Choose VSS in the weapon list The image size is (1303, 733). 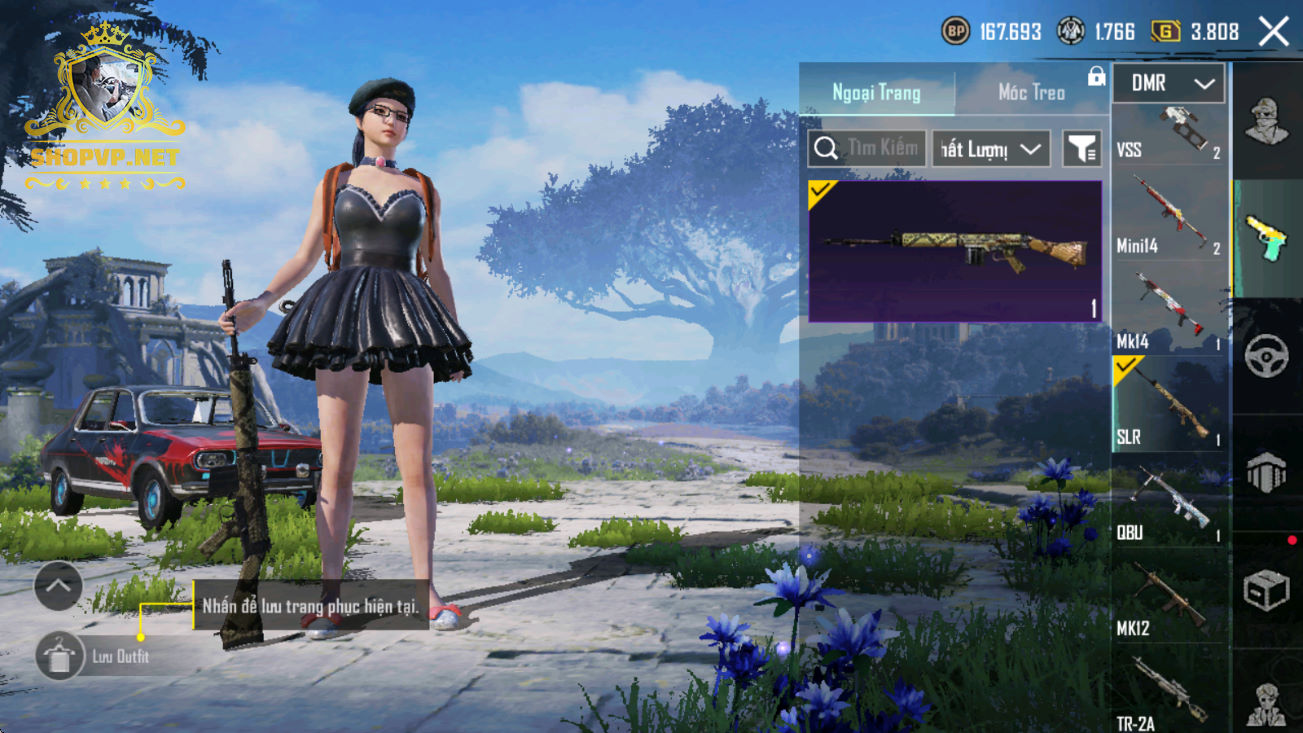click(x=1169, y=134)
